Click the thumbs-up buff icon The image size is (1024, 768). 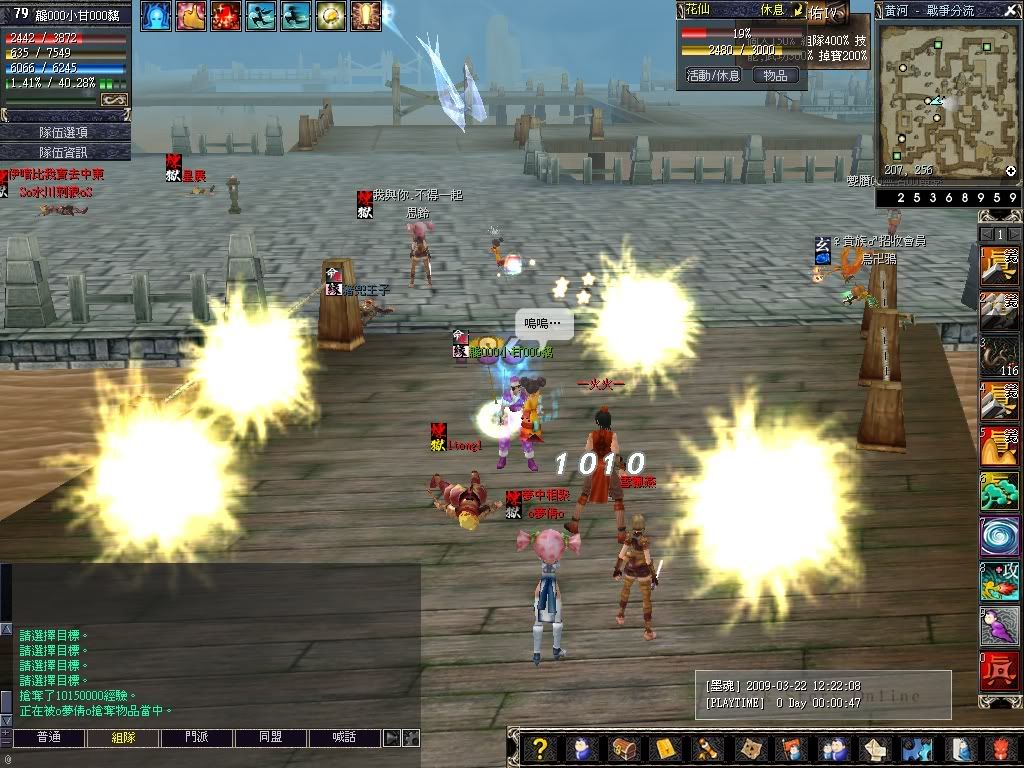pyautogui.click(x=191, y=15)
